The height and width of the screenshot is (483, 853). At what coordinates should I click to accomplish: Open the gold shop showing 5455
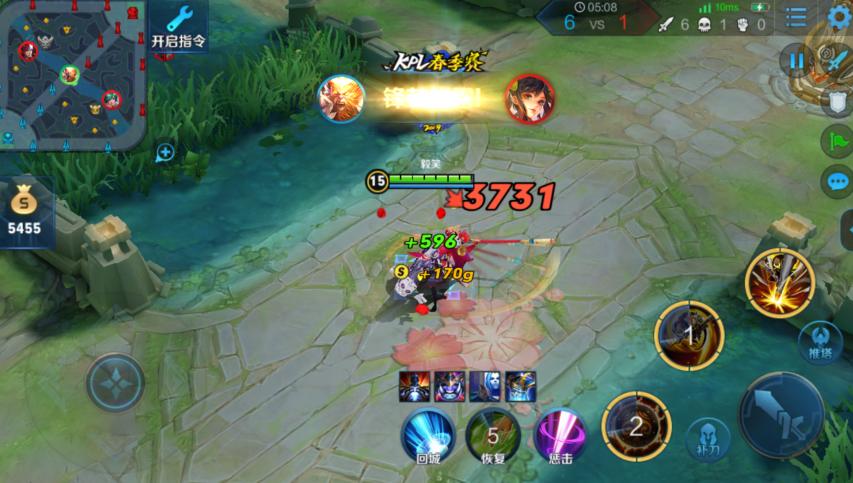pos(25,210)
